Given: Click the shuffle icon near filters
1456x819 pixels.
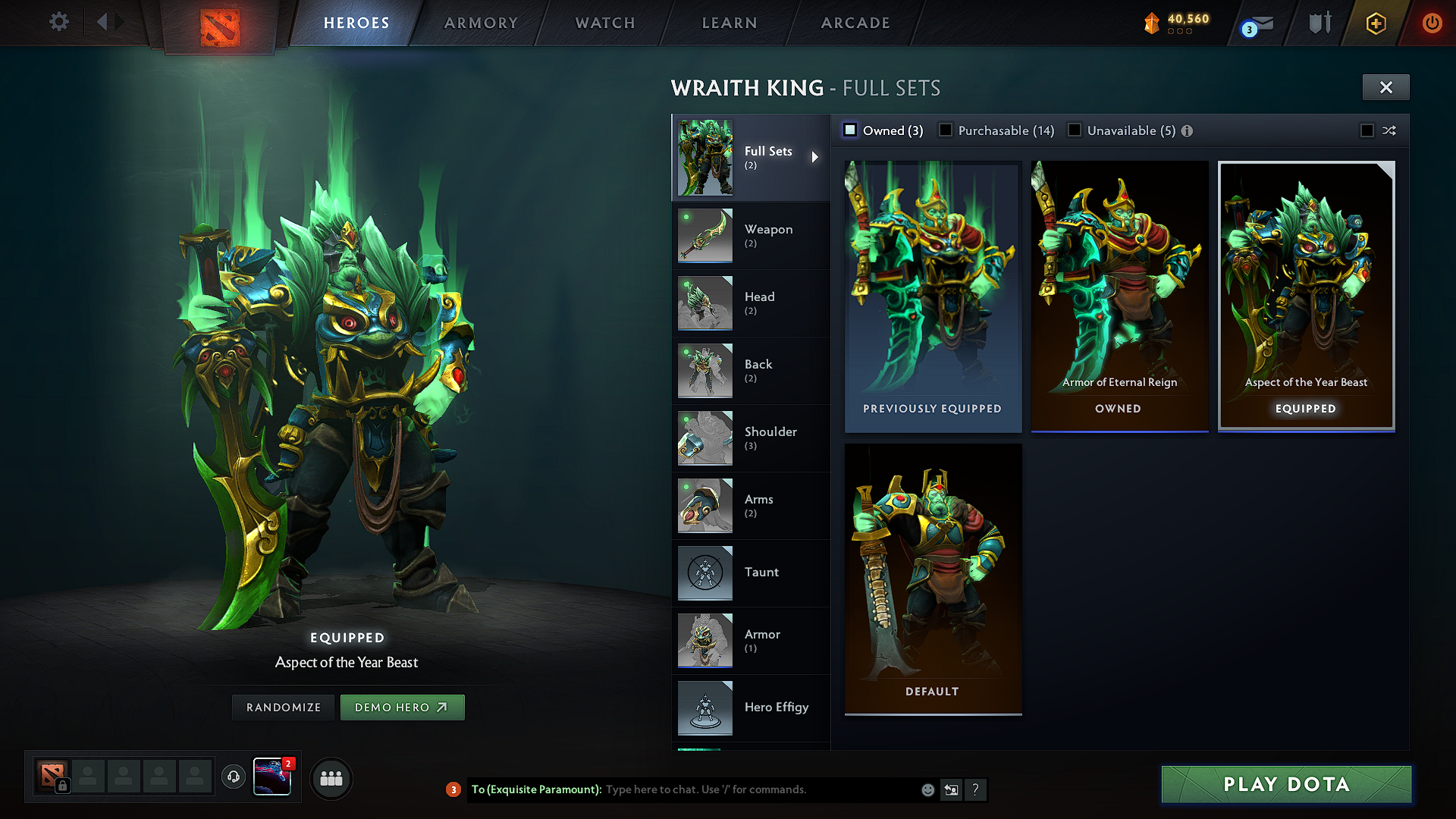Looking at the screenshot, I should click(x=1389, y=130).
